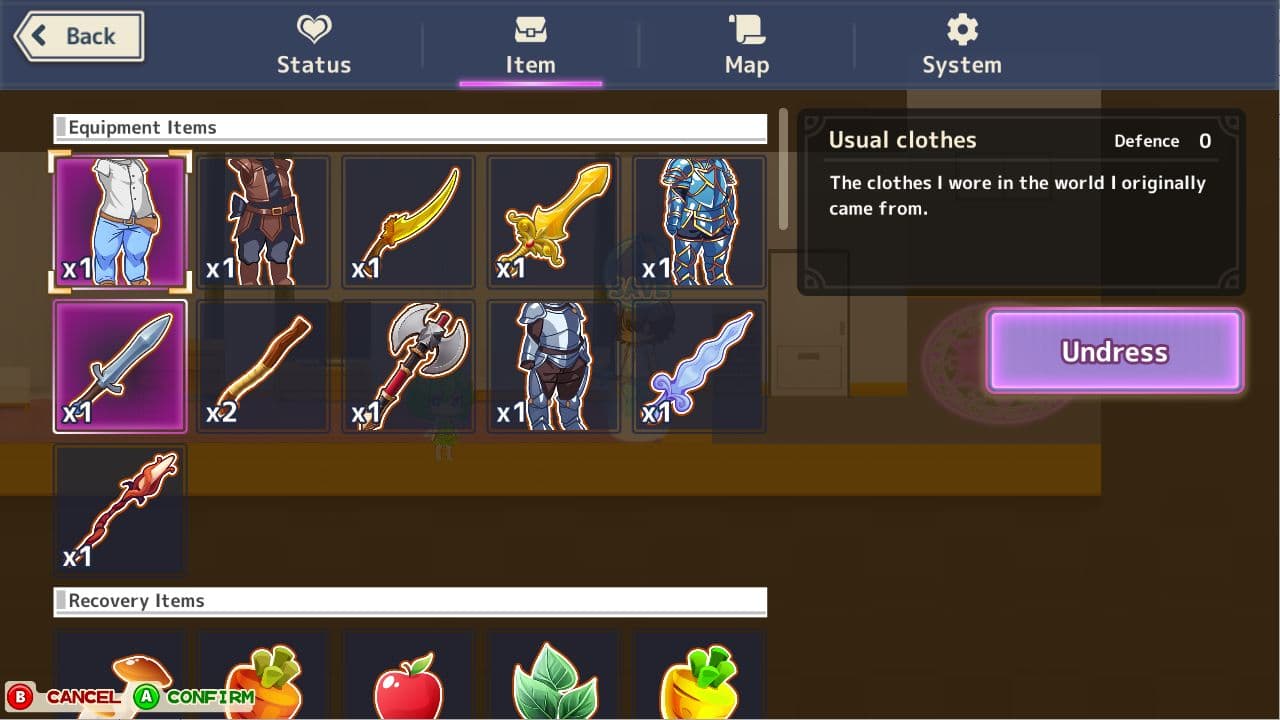Select the ornate golden sword item

coord(552,220)
